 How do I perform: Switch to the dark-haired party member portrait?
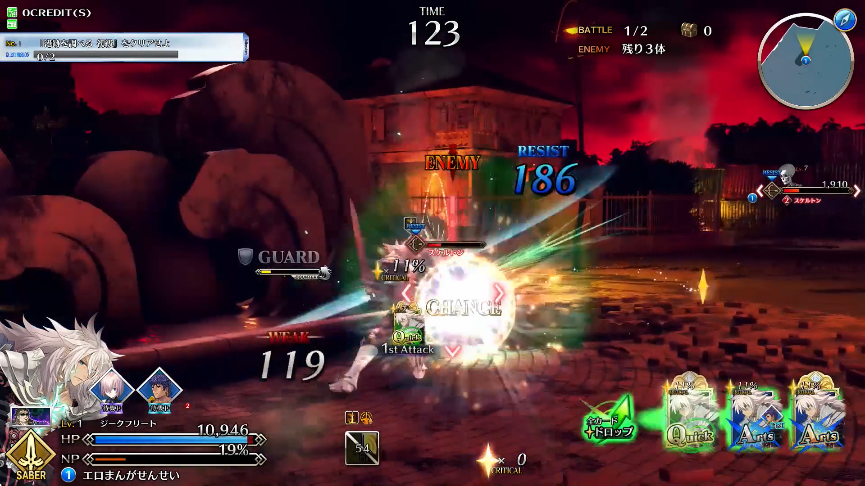[x=158, y=388]
